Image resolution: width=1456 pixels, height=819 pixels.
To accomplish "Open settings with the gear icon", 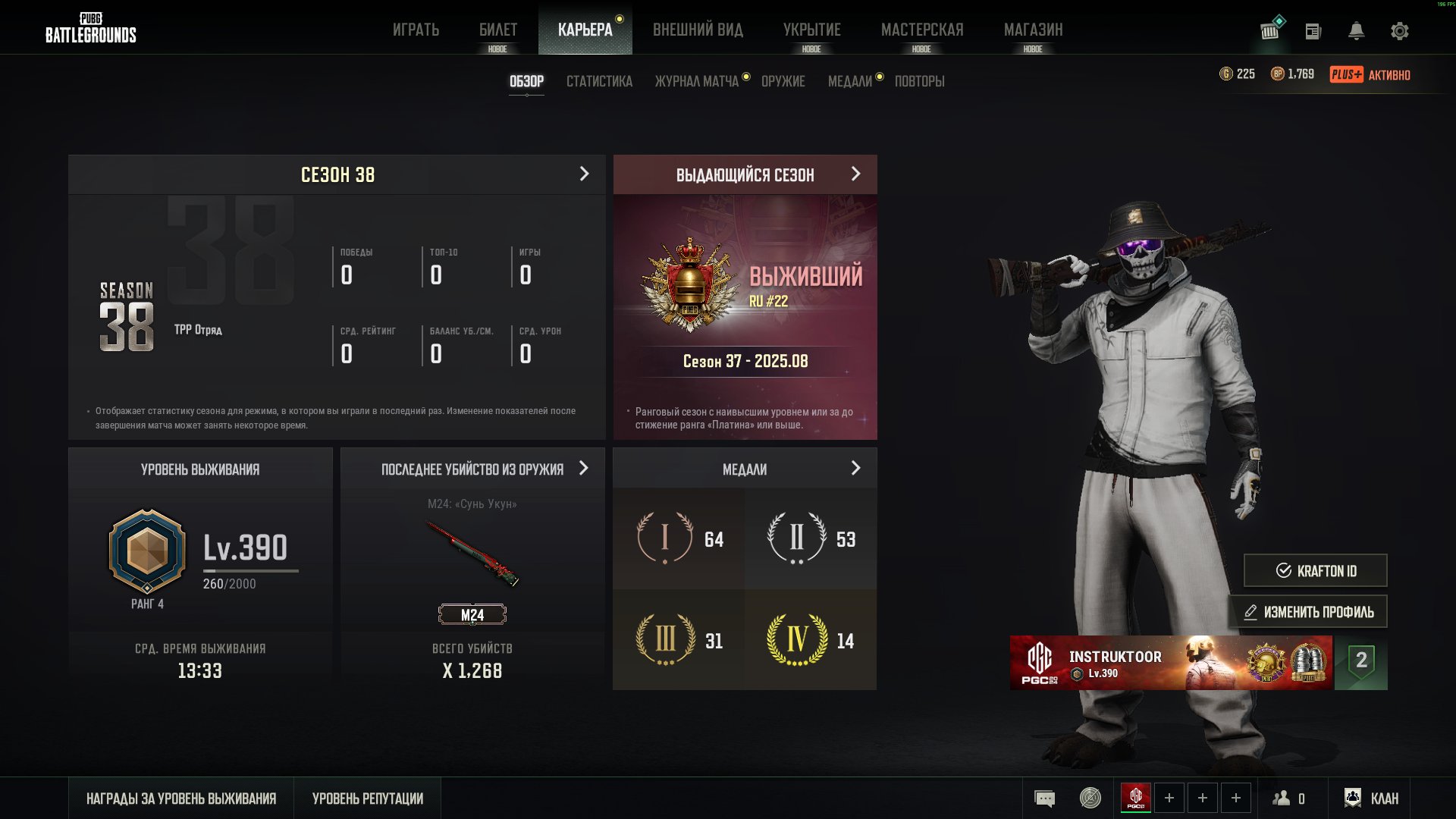I will (x=1399, y=31).
